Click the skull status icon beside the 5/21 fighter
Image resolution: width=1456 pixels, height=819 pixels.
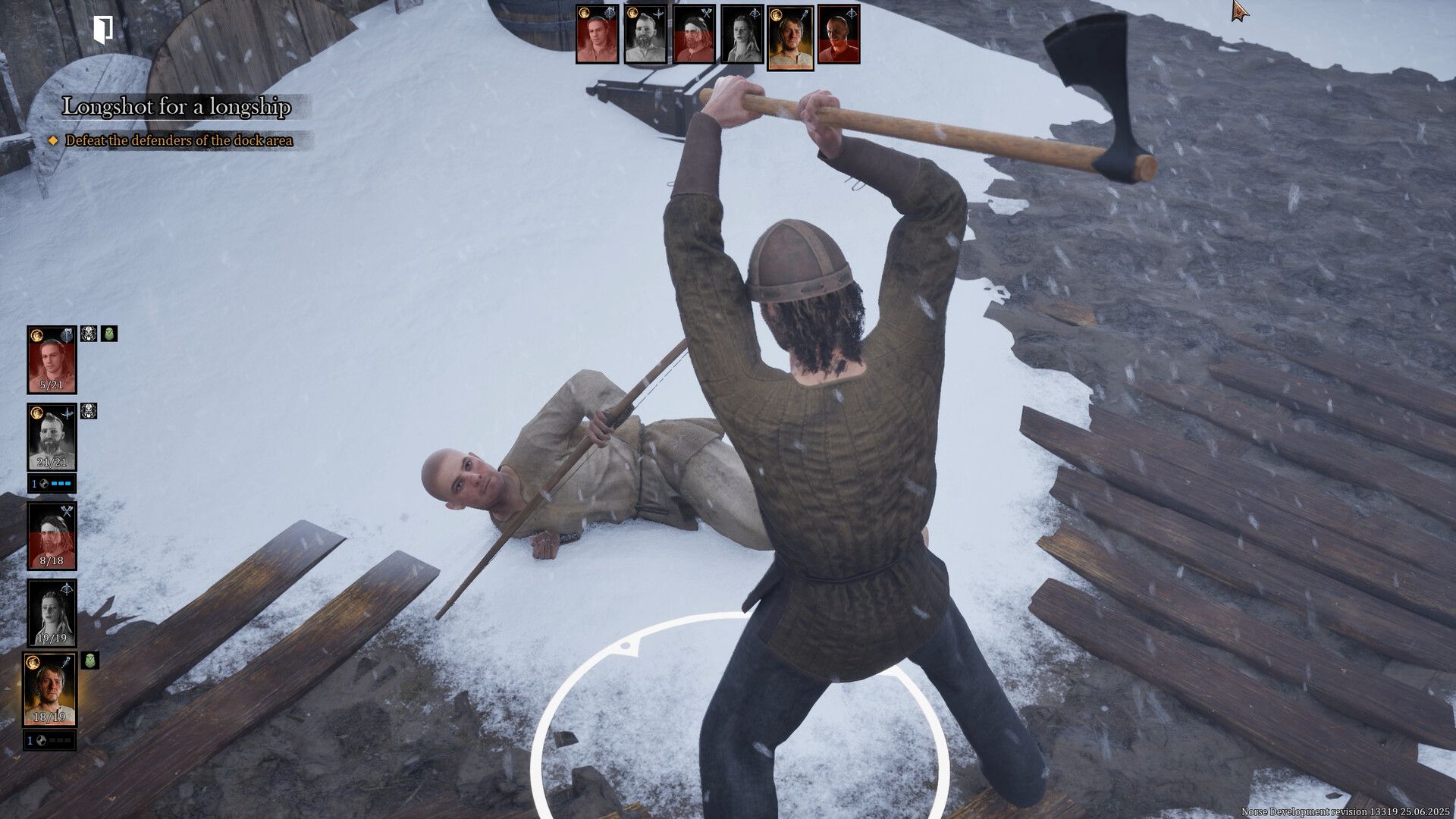tap(89, 334)
